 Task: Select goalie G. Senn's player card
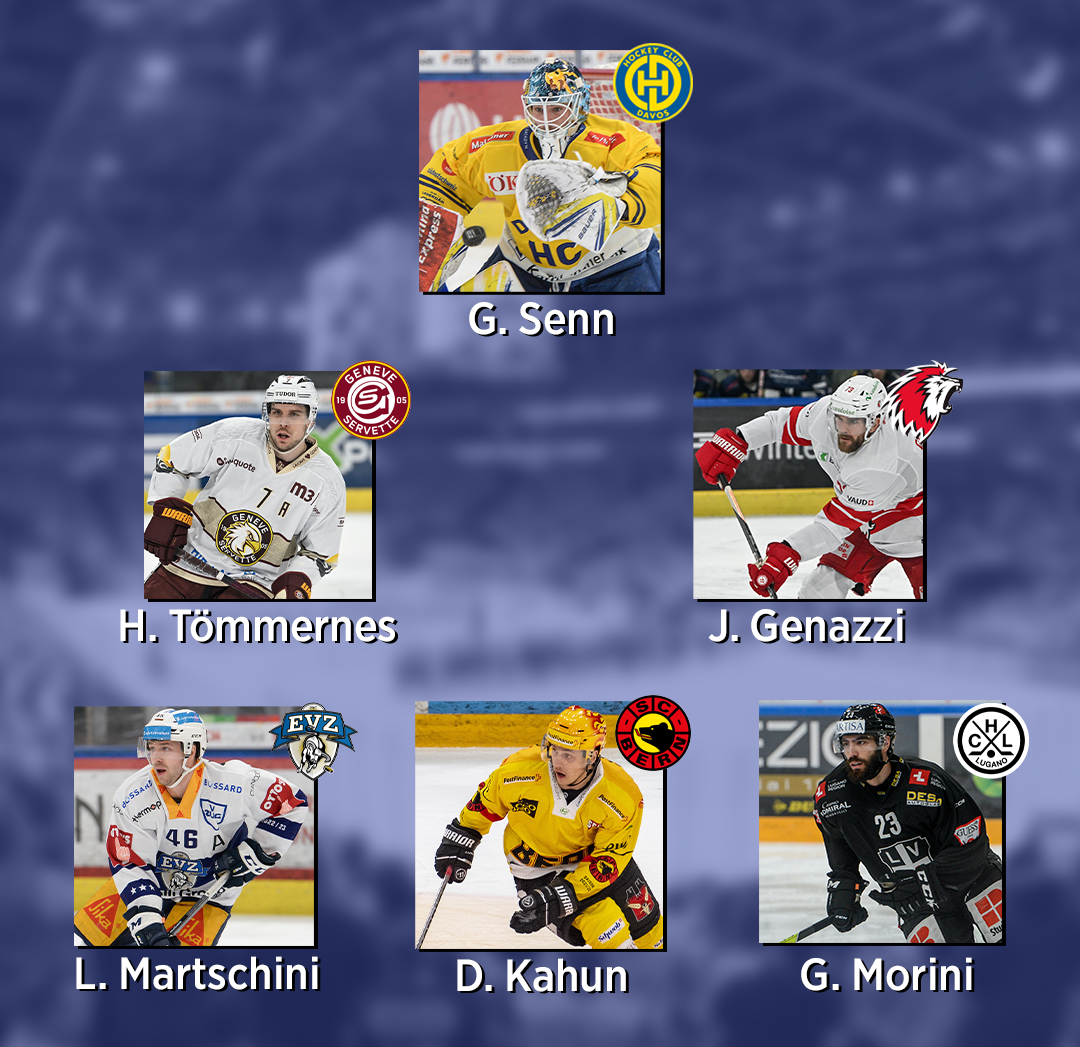[x=540, y=172]
